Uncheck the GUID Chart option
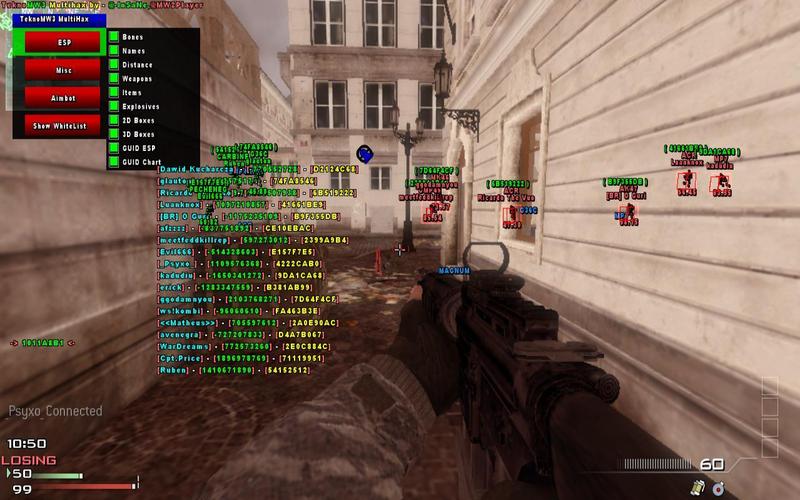The height and width of the screenshot is (500, 800). (x=114, y=161)
